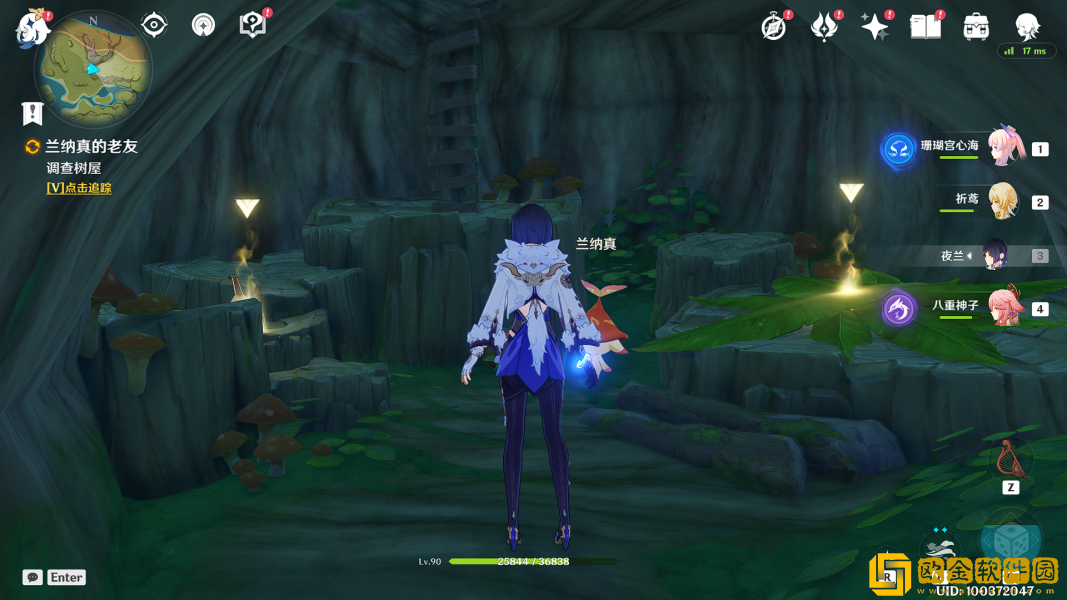Open the four-point star wish icon
The width and height of the screenshot is (1067, 600).
coord(875,27)
